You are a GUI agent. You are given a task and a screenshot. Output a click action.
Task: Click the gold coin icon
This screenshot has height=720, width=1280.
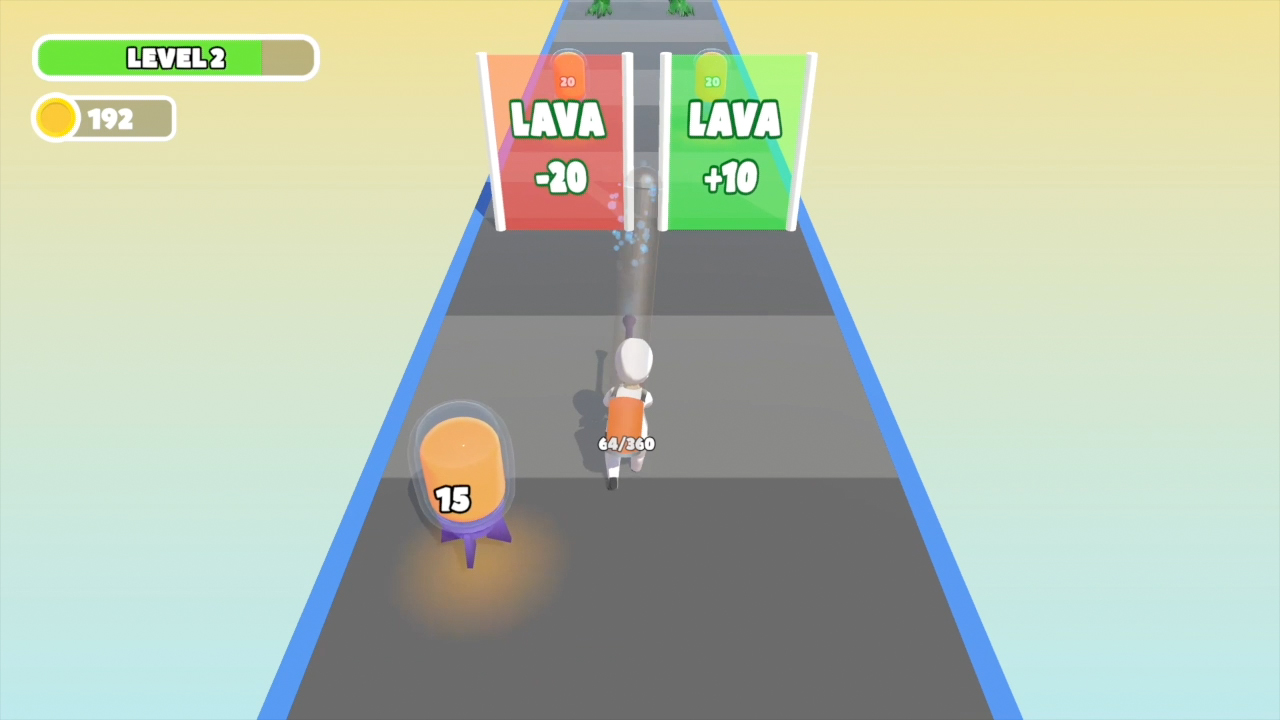point(56,118)
